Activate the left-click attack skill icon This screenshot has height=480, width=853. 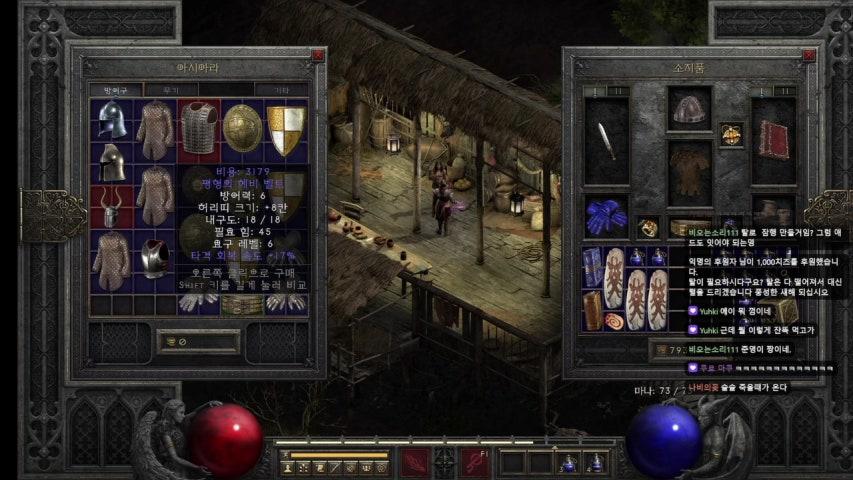414,463
